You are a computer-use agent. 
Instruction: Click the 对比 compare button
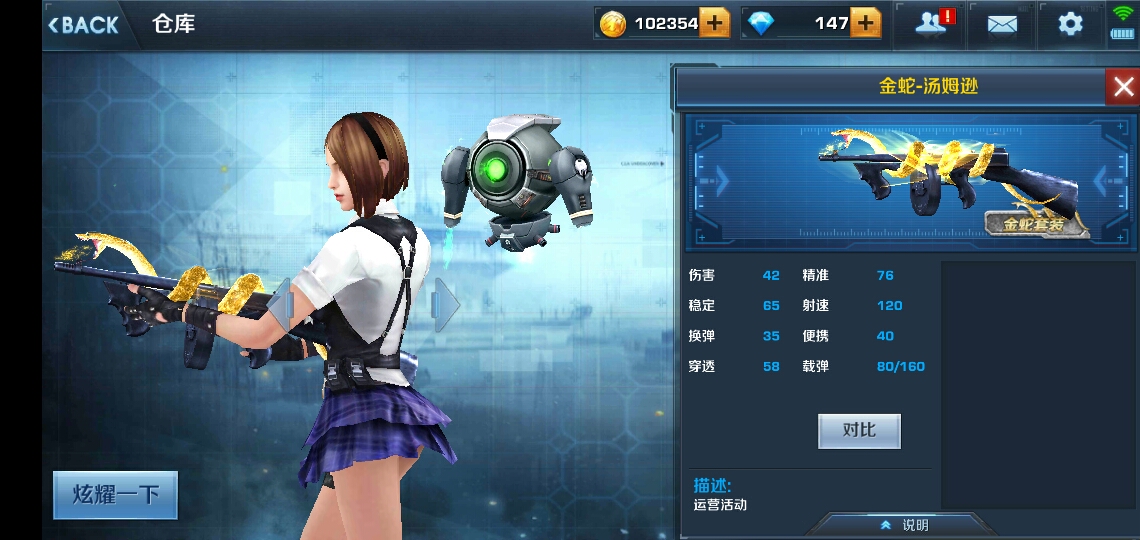pos(859,430)
